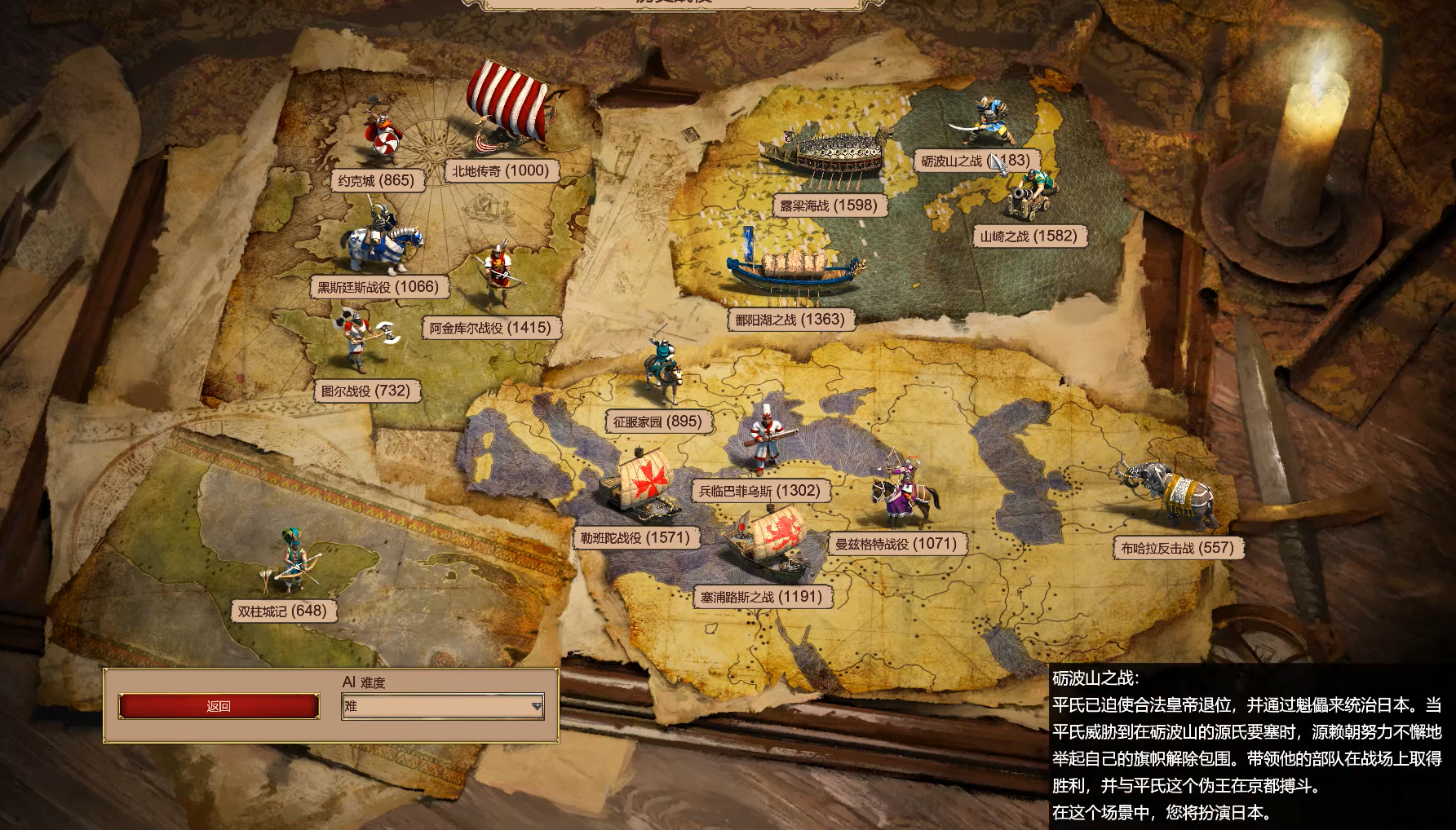Open the 砺波山之战 battle label
This screenshot has width=1456, height=830.
pos(975,161)
